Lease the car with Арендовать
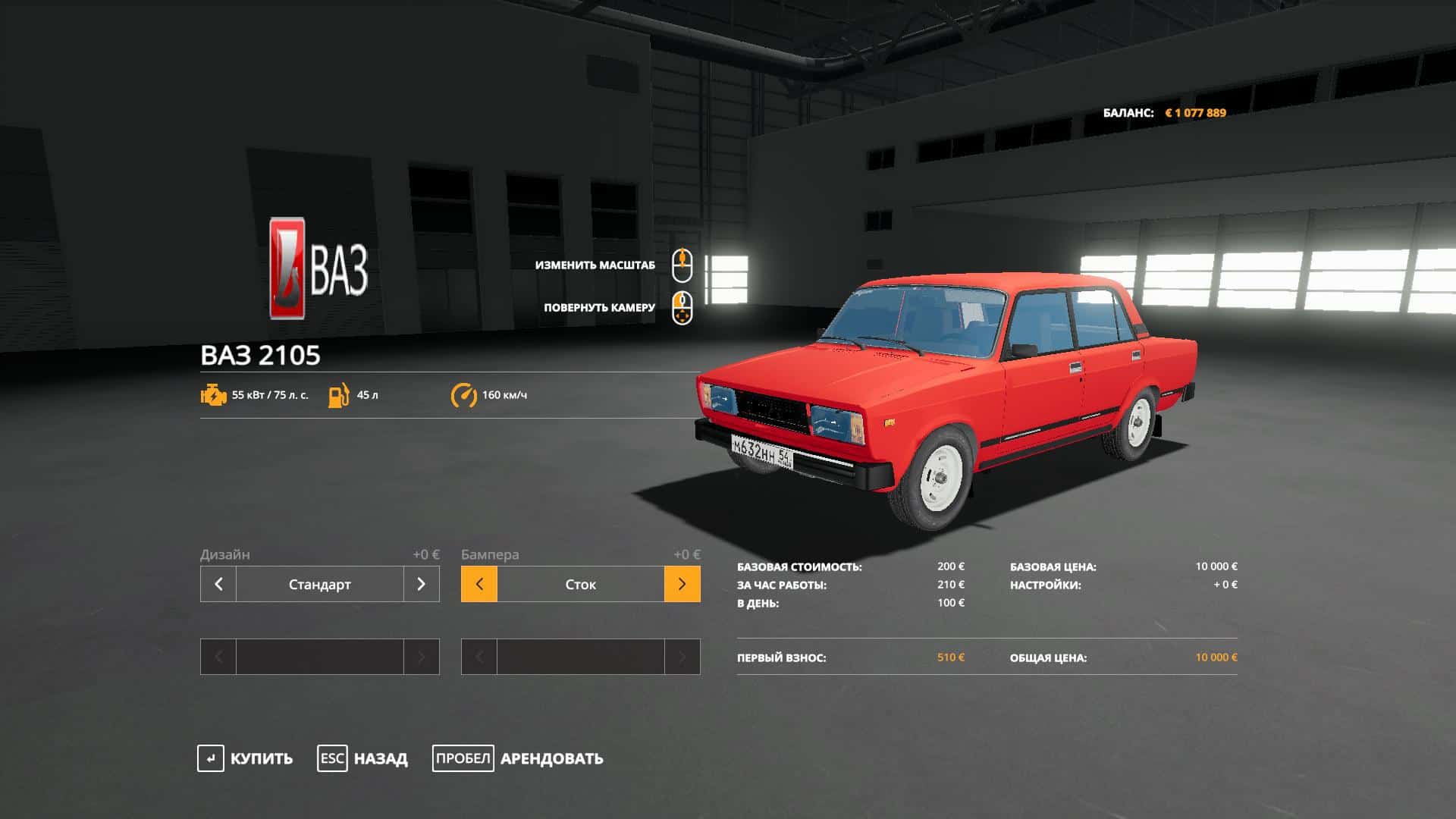Screen dimensions: 1456x819 pos(518,758)
